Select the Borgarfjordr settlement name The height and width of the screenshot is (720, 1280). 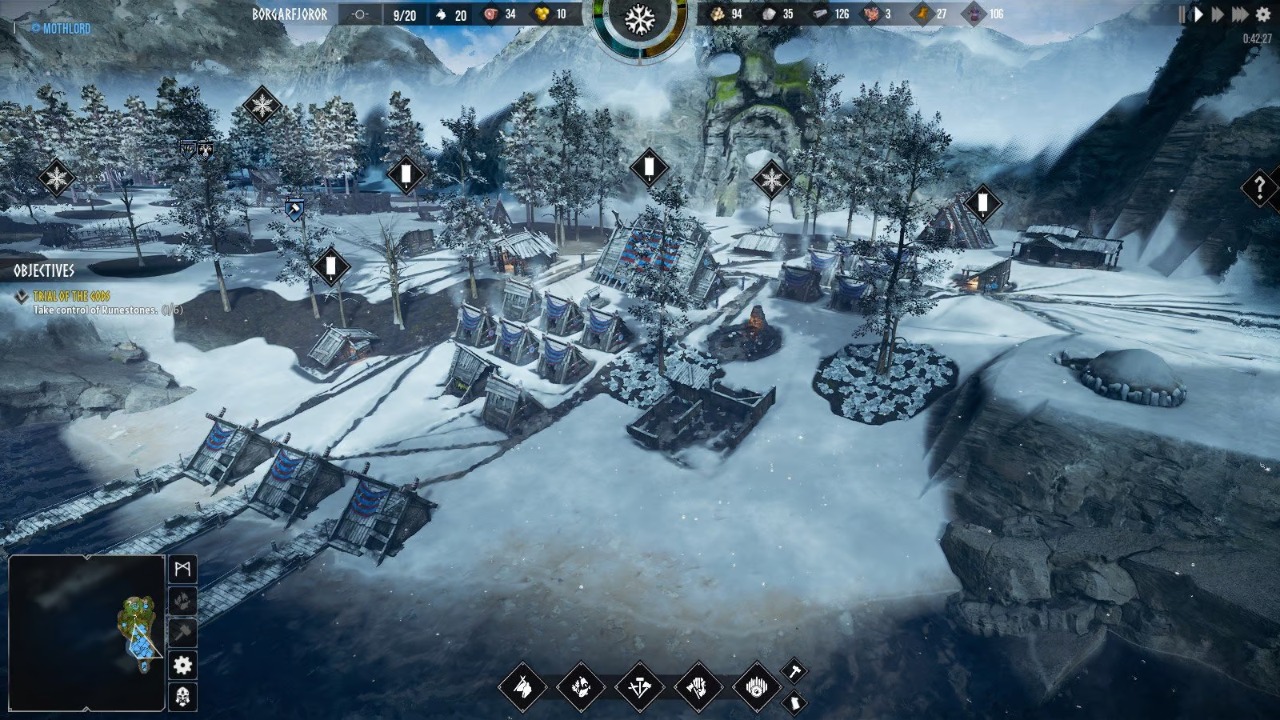click(x=289, y=14)
